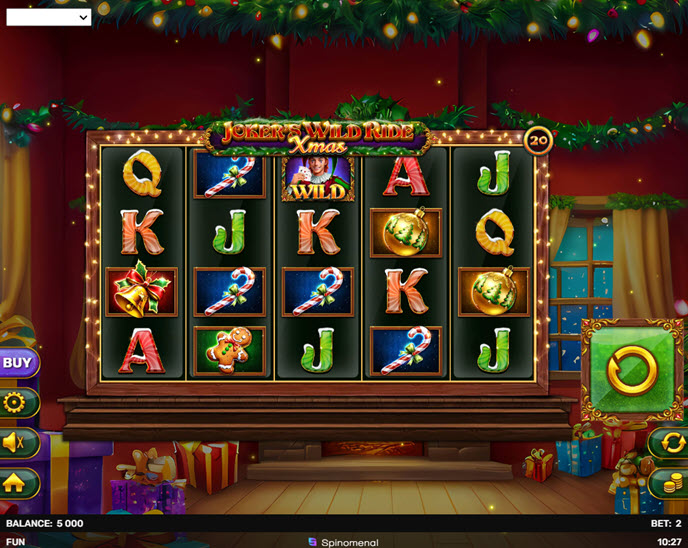Spin the reels with the green button
Screen dimensions: 688x548
(x=632, y=371)
